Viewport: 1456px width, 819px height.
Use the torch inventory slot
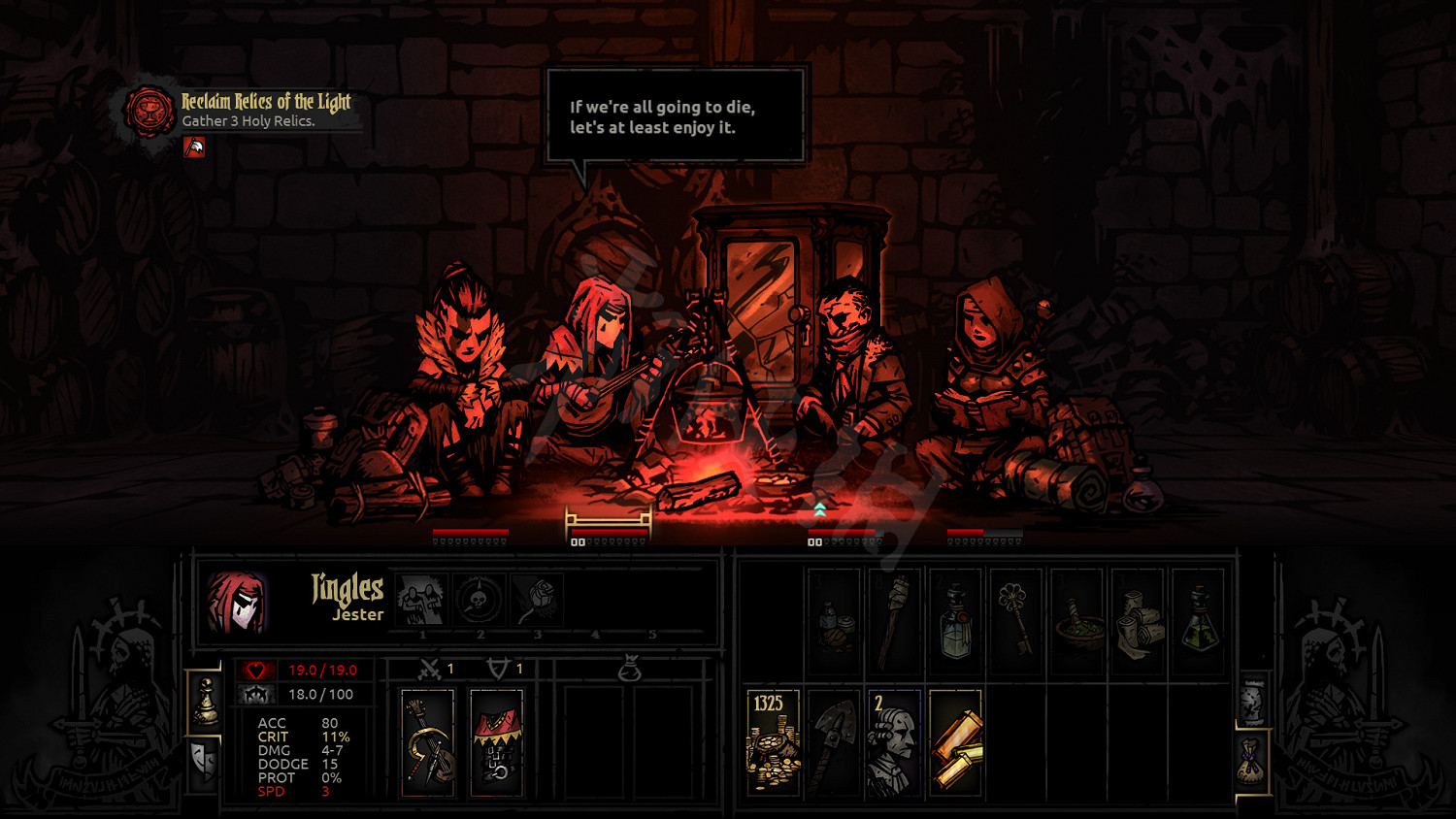894,622
